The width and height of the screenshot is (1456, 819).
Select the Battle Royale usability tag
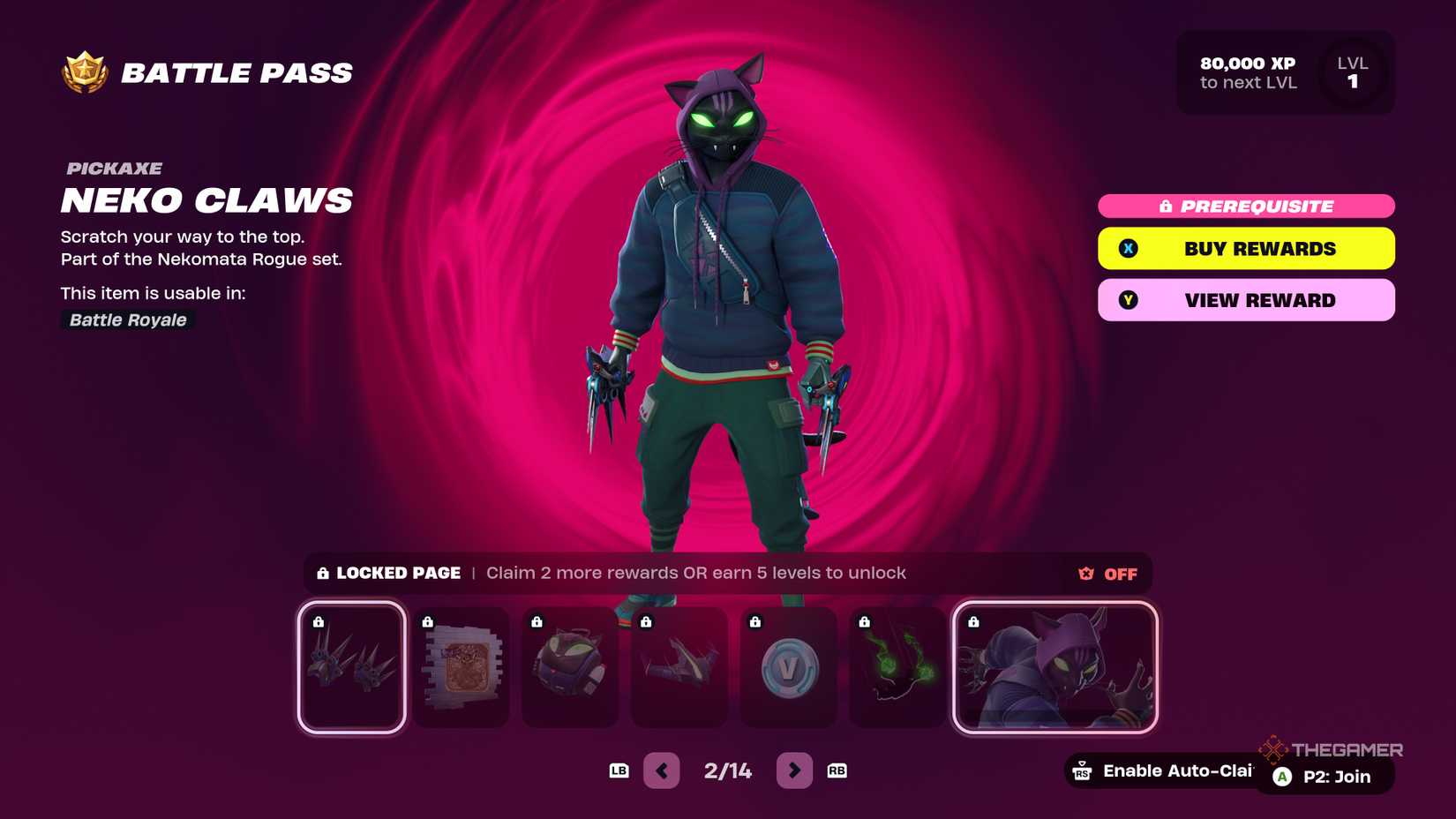coord(126,319)
